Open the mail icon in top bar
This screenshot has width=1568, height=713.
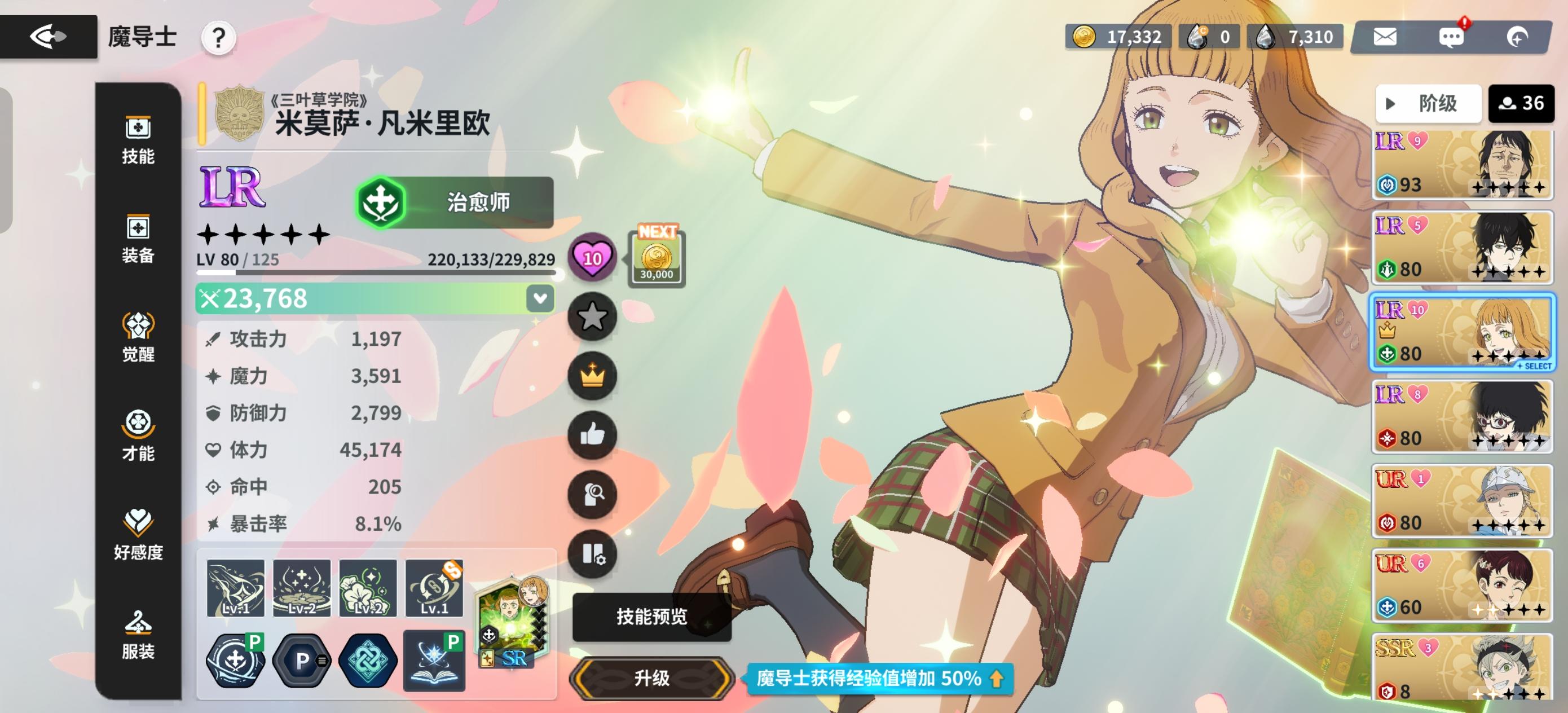coord(1384,37)
